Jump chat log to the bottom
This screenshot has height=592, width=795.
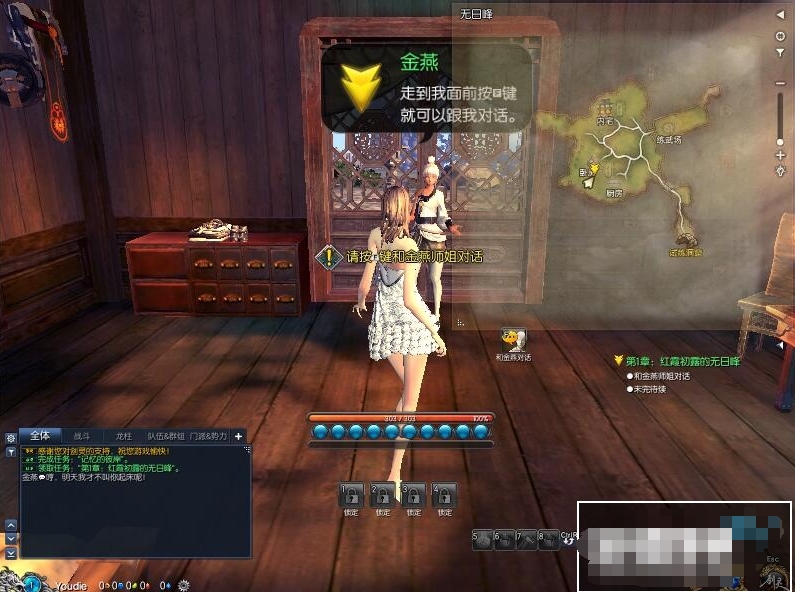[x=11, y=553]
